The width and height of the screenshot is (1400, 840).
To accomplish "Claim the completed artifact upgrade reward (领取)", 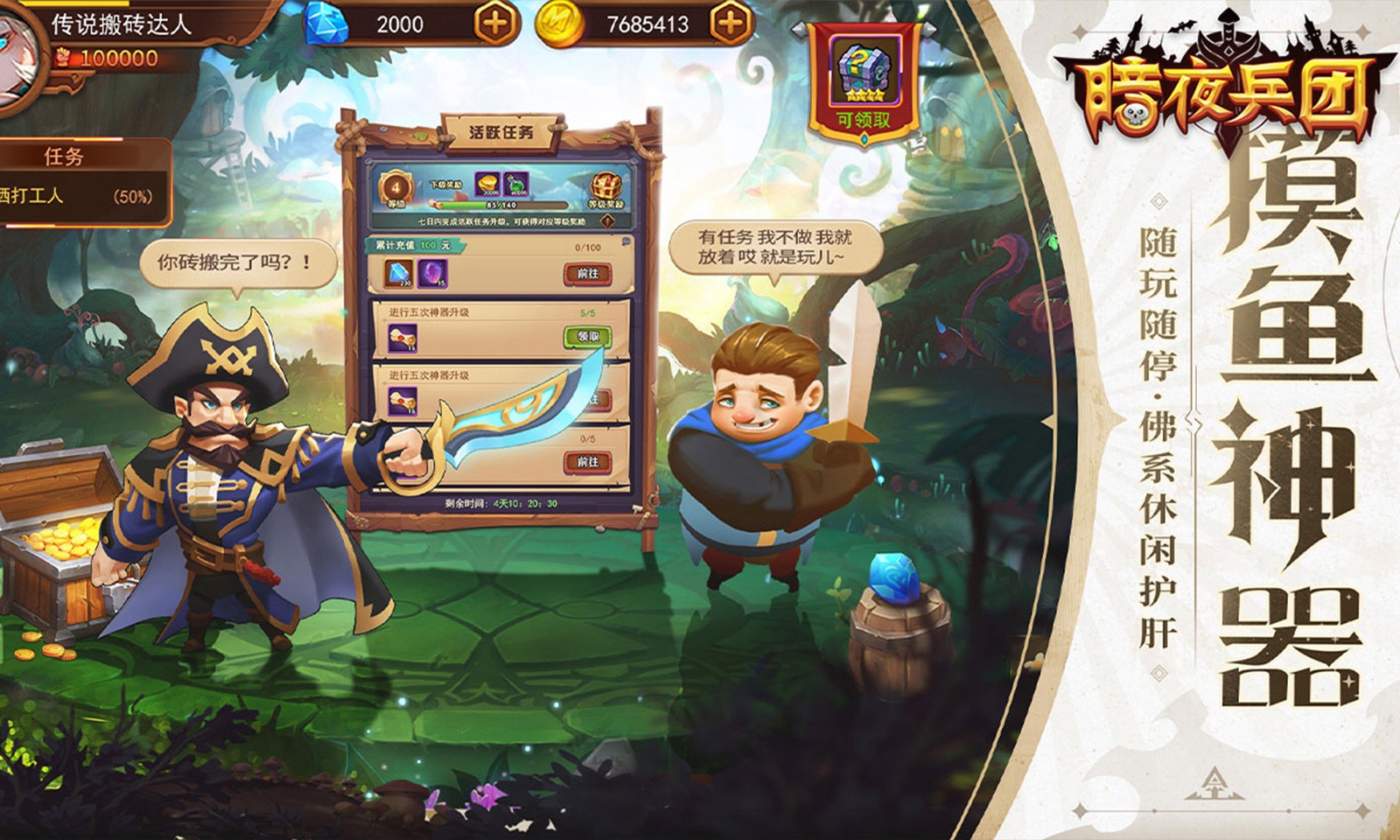I will (587, 336).
